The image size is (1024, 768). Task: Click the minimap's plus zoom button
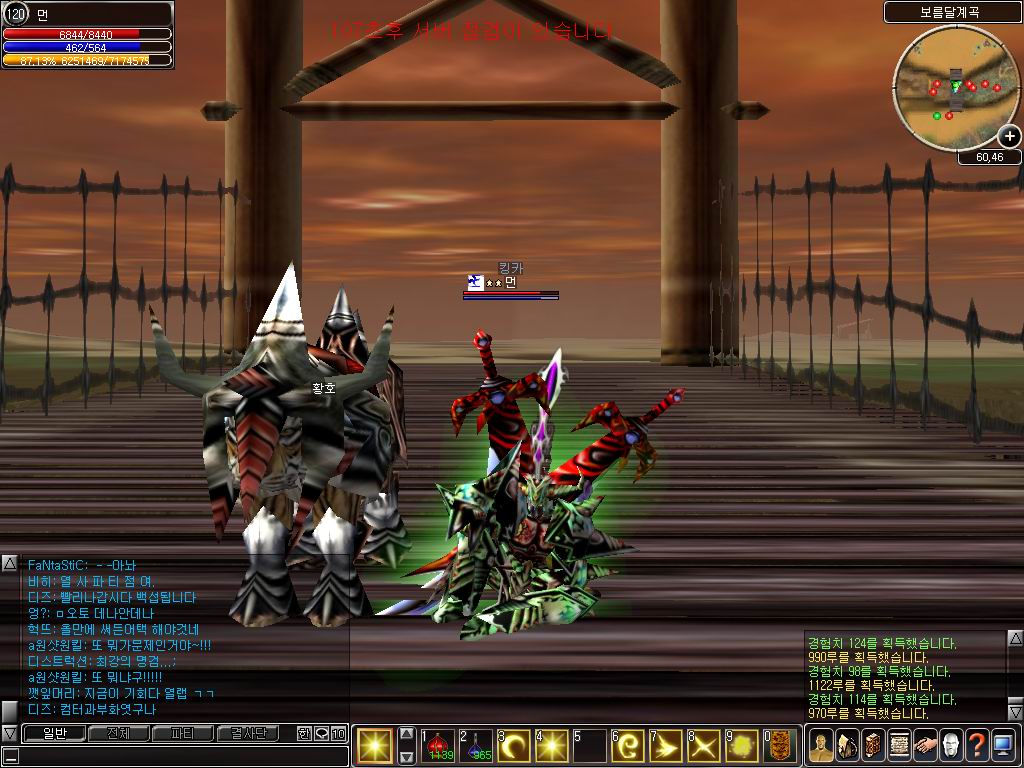pyautogui.click(x=1011, y=137)
